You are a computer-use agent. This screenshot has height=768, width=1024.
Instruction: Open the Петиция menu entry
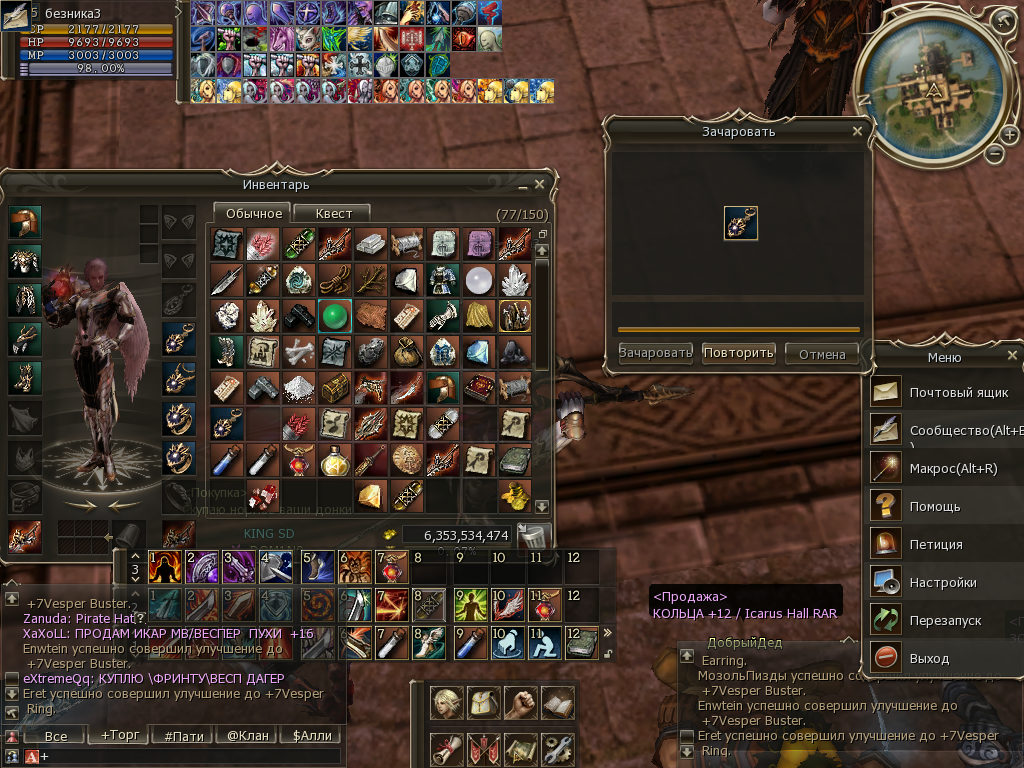pos(935,545)
